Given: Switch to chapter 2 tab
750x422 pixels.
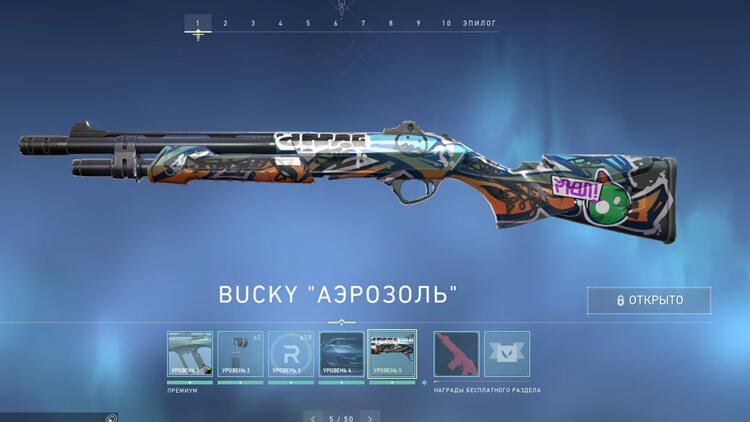Looking at the screenshot, I should tap(225, 23).
